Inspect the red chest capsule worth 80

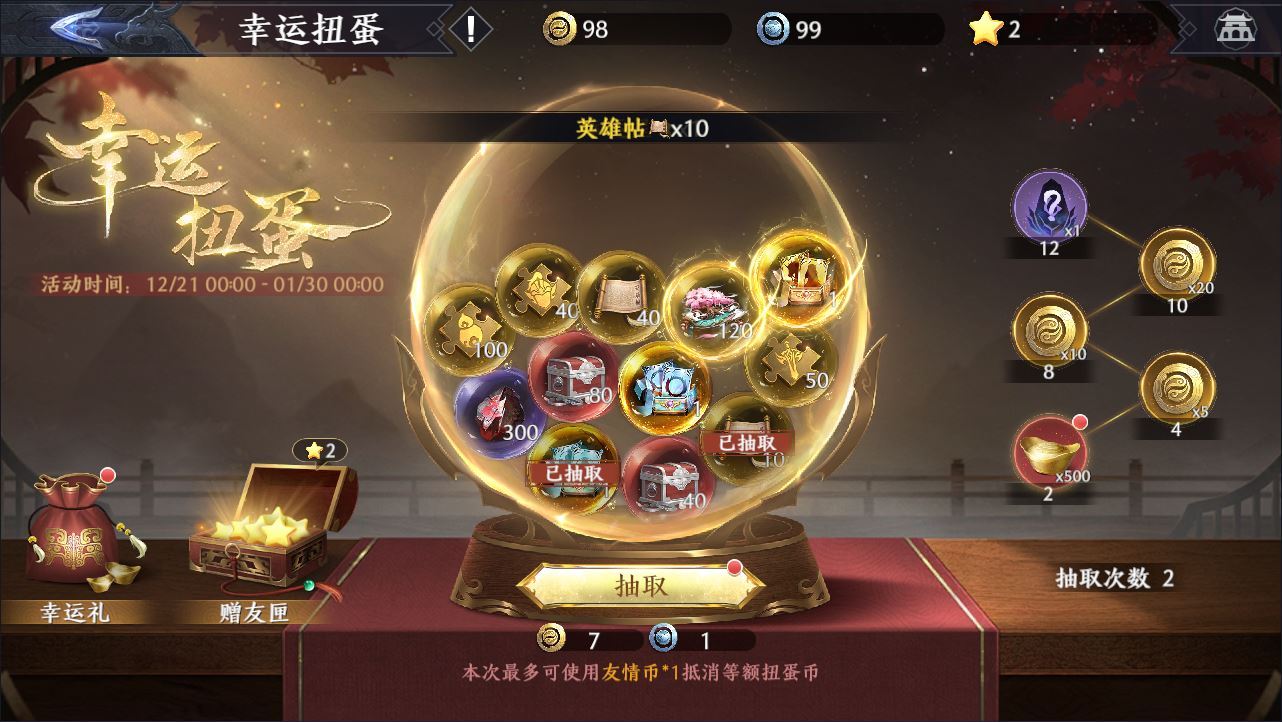(570, 375)
